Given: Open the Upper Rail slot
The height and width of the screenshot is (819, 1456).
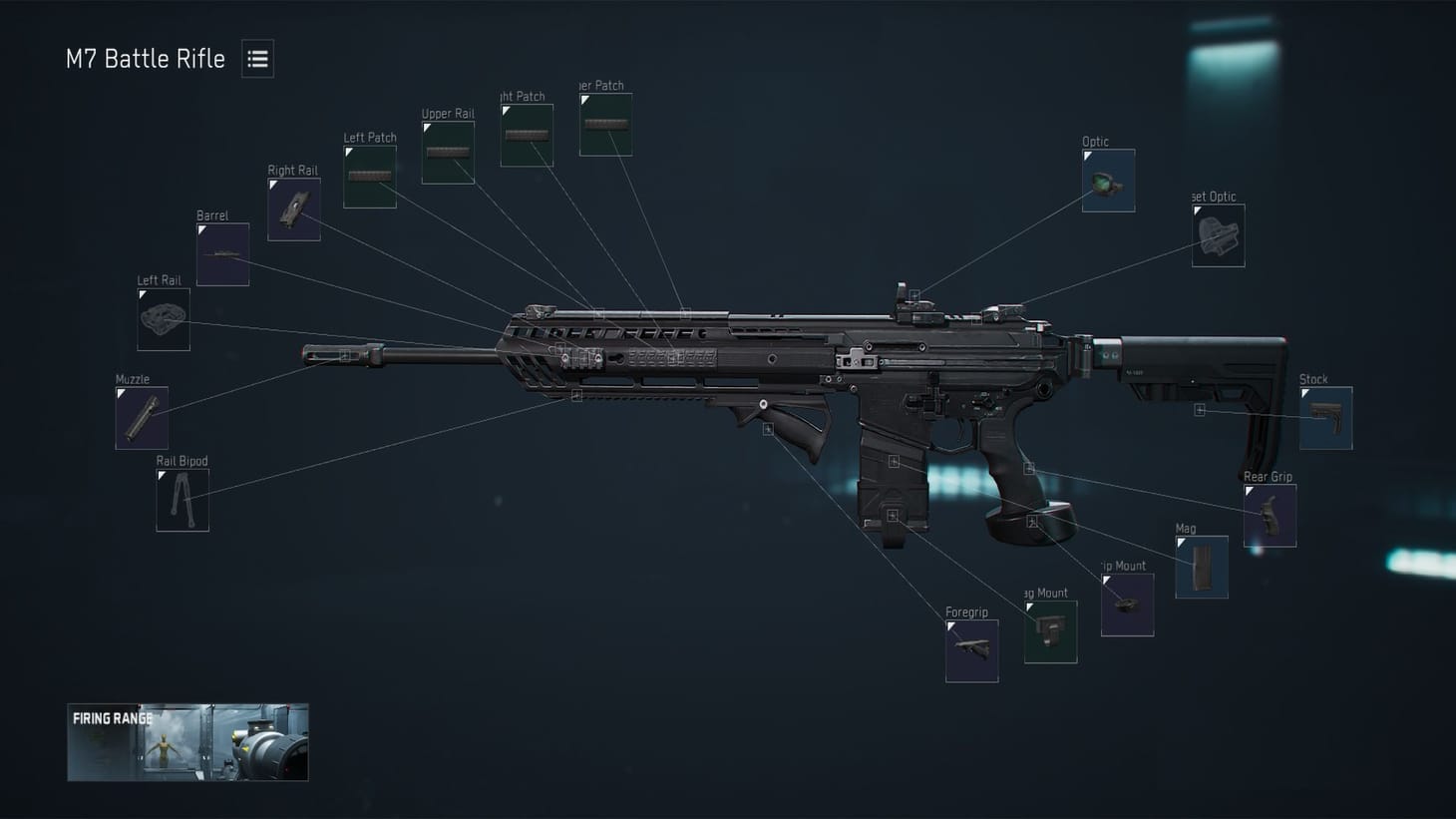Looking at the screenshot, I should point(448,152).
